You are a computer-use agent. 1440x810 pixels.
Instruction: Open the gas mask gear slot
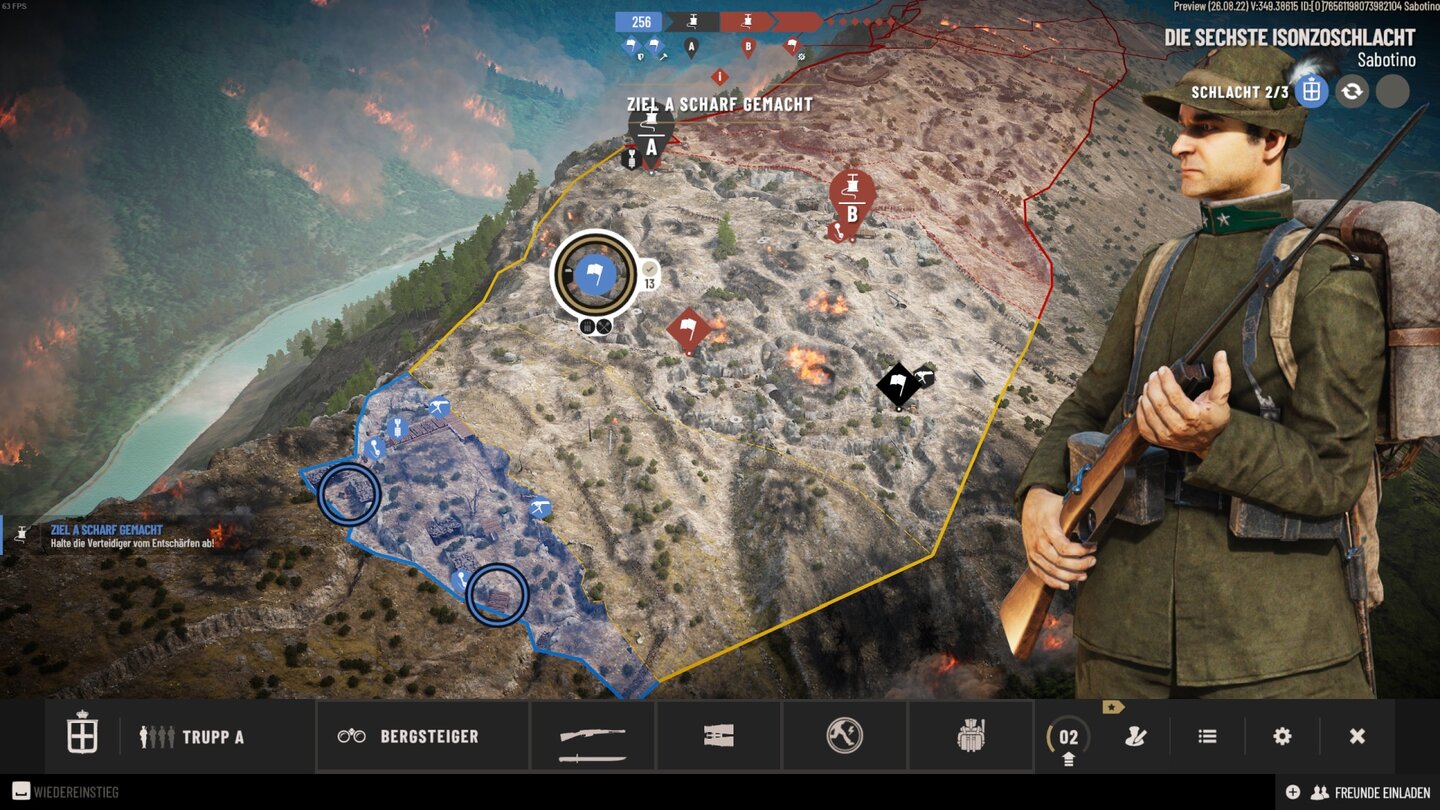click(x=970, y=736)
